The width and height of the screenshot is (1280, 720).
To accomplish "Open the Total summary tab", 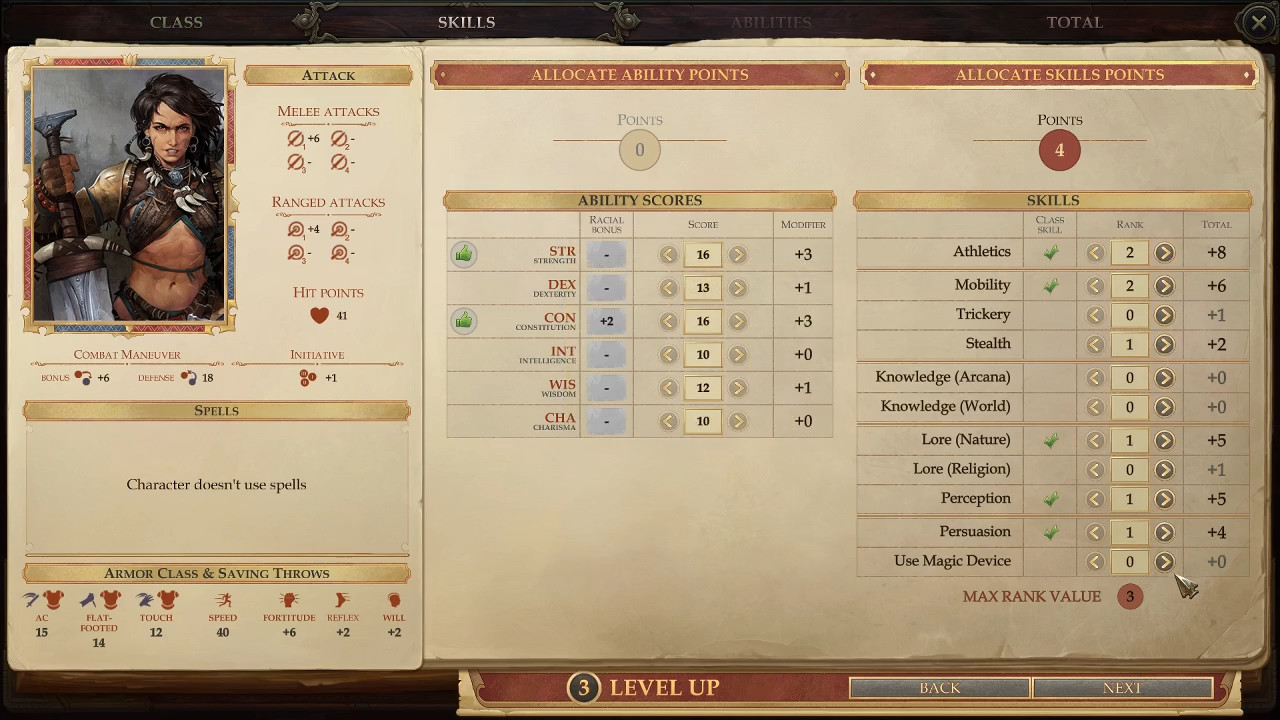I will (1074, 22).
